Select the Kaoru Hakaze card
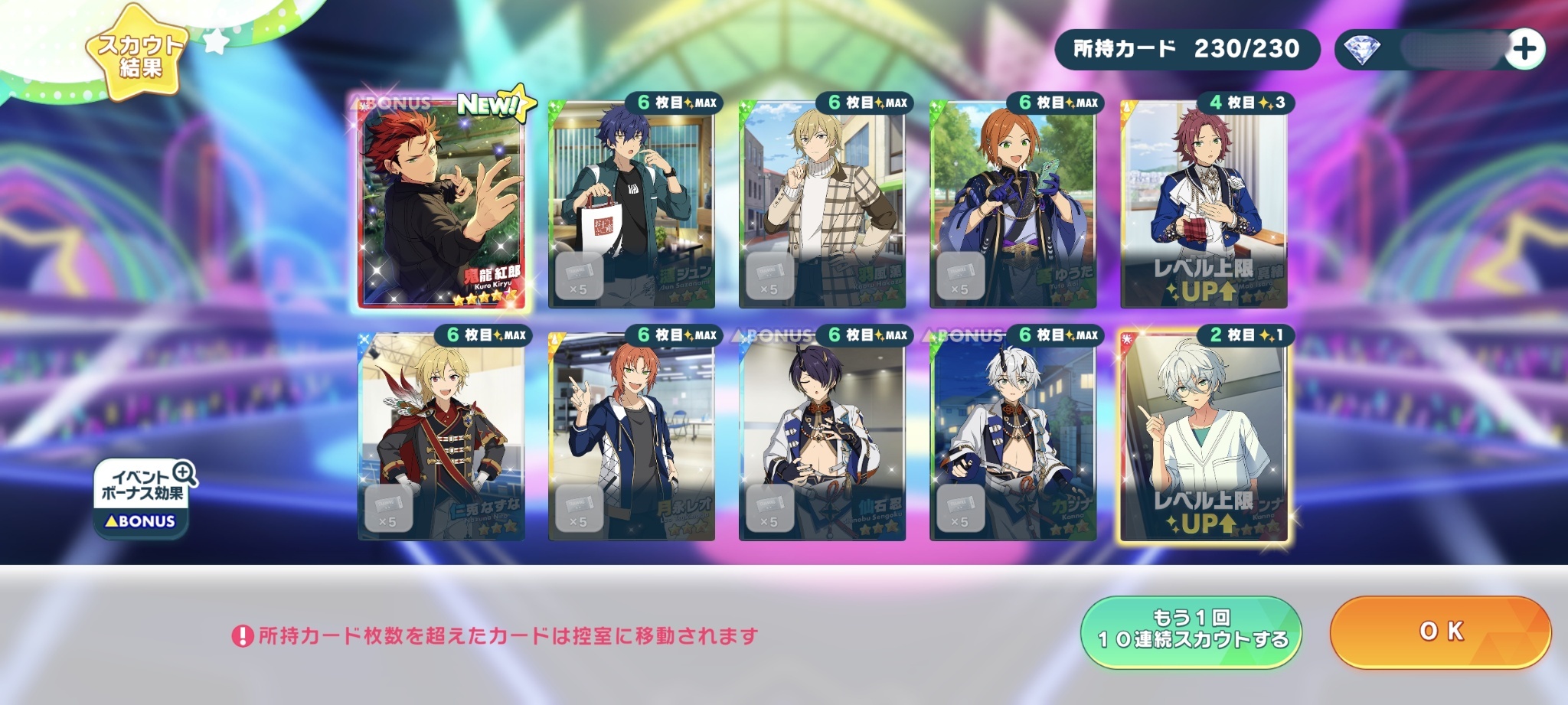Viewport: 1568px width, 705px height. tap(822, 205)
